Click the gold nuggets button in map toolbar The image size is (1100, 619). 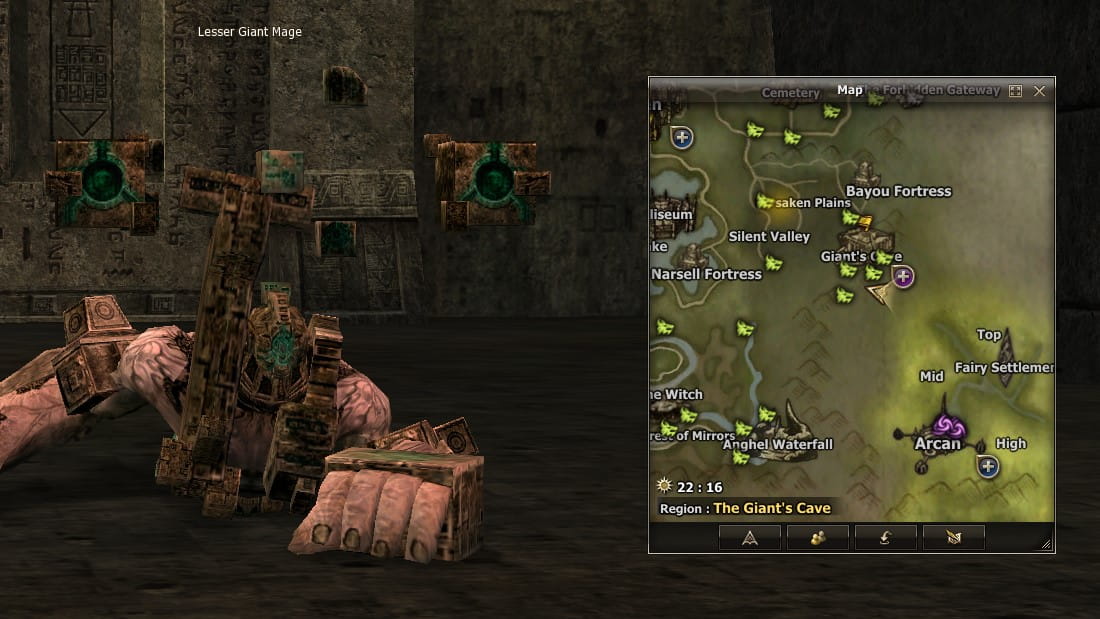817,538
